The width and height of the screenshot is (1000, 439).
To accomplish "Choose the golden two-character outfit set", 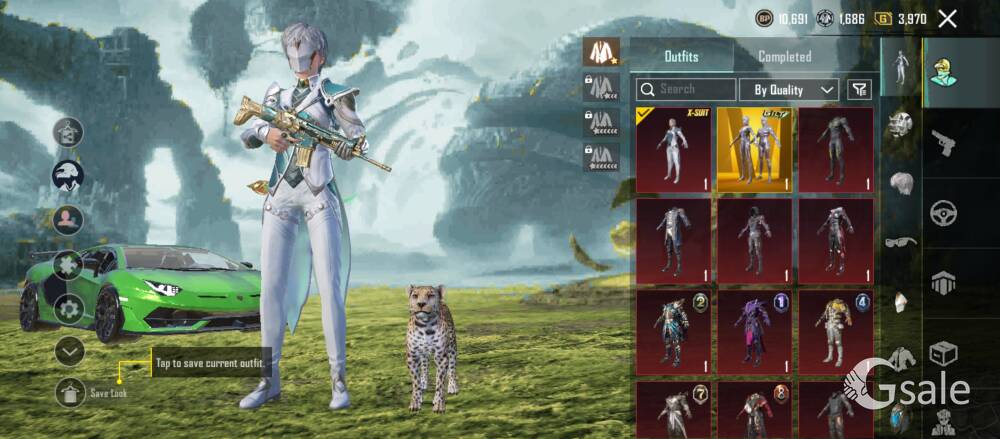I will click(x=753, y=149).
